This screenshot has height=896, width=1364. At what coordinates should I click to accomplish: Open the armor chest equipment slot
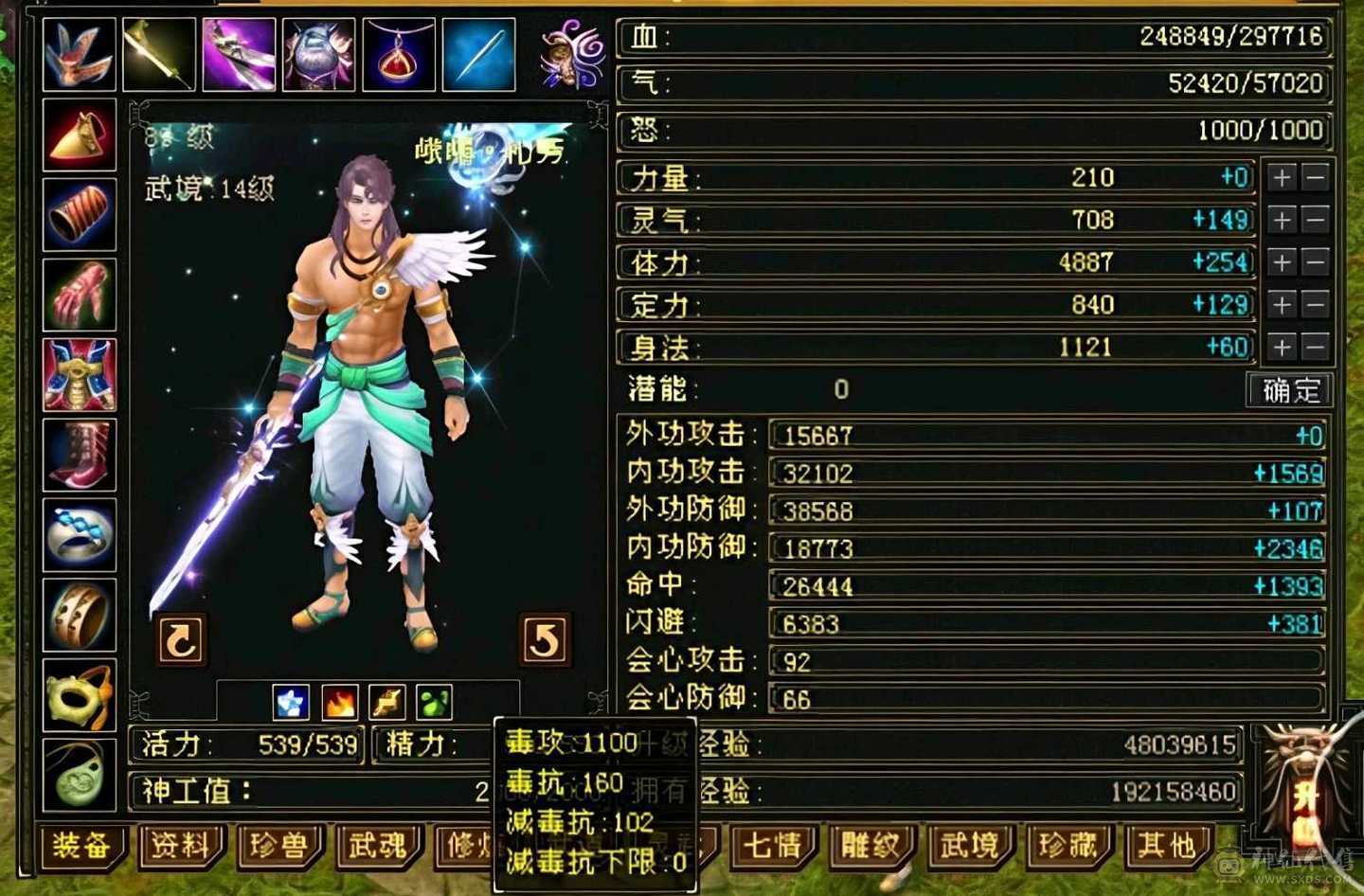pyautogui.click(x=79, y=374)
